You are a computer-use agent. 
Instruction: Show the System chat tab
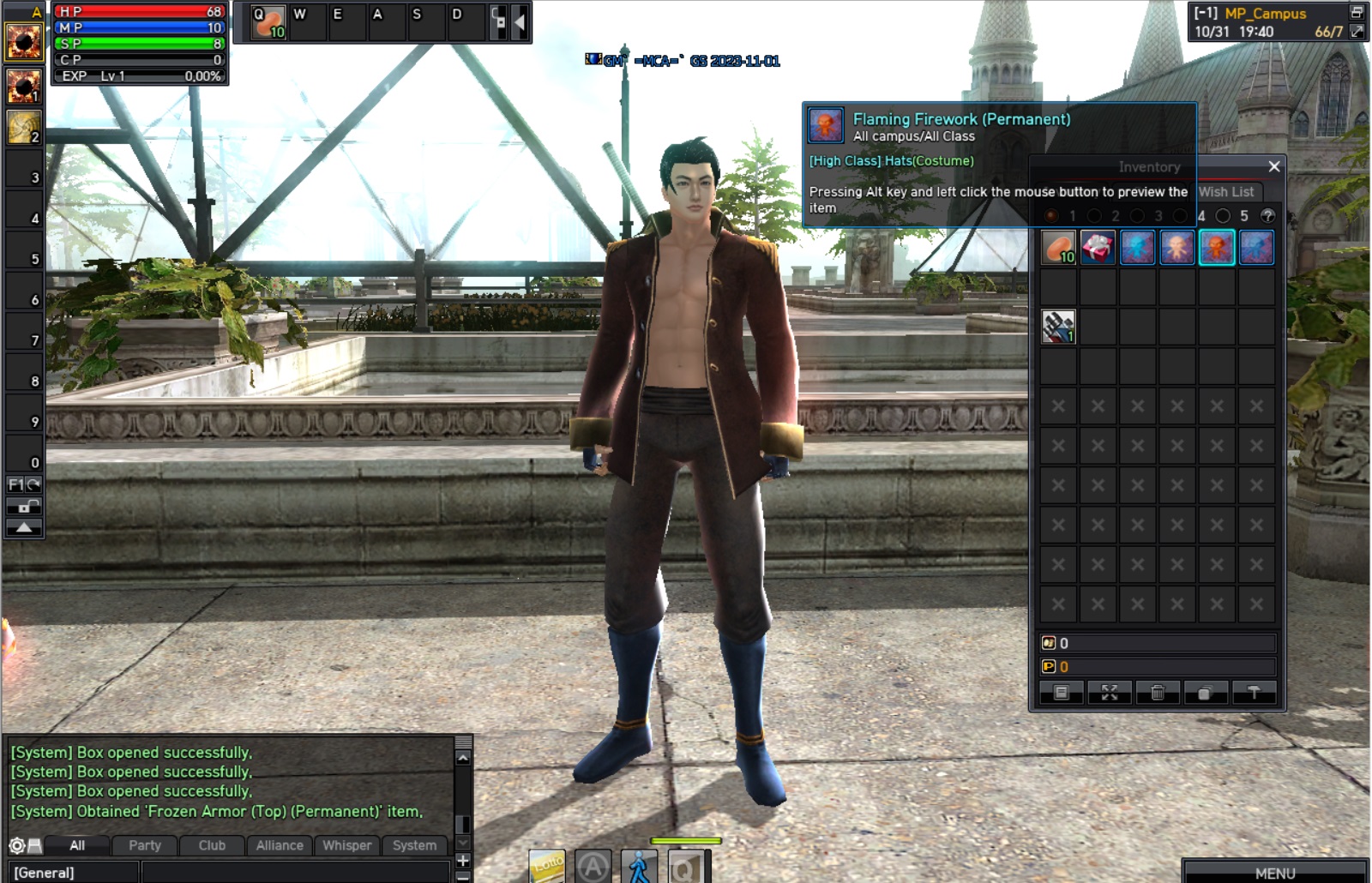[x=415, y=845]
